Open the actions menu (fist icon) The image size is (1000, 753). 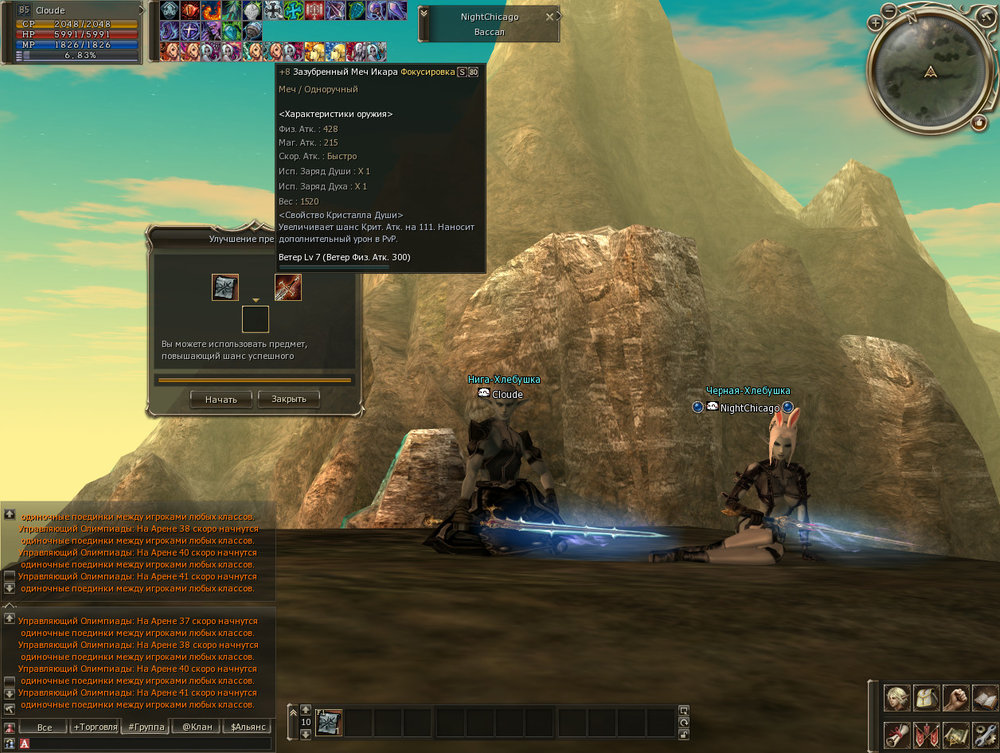coord(956,696)
